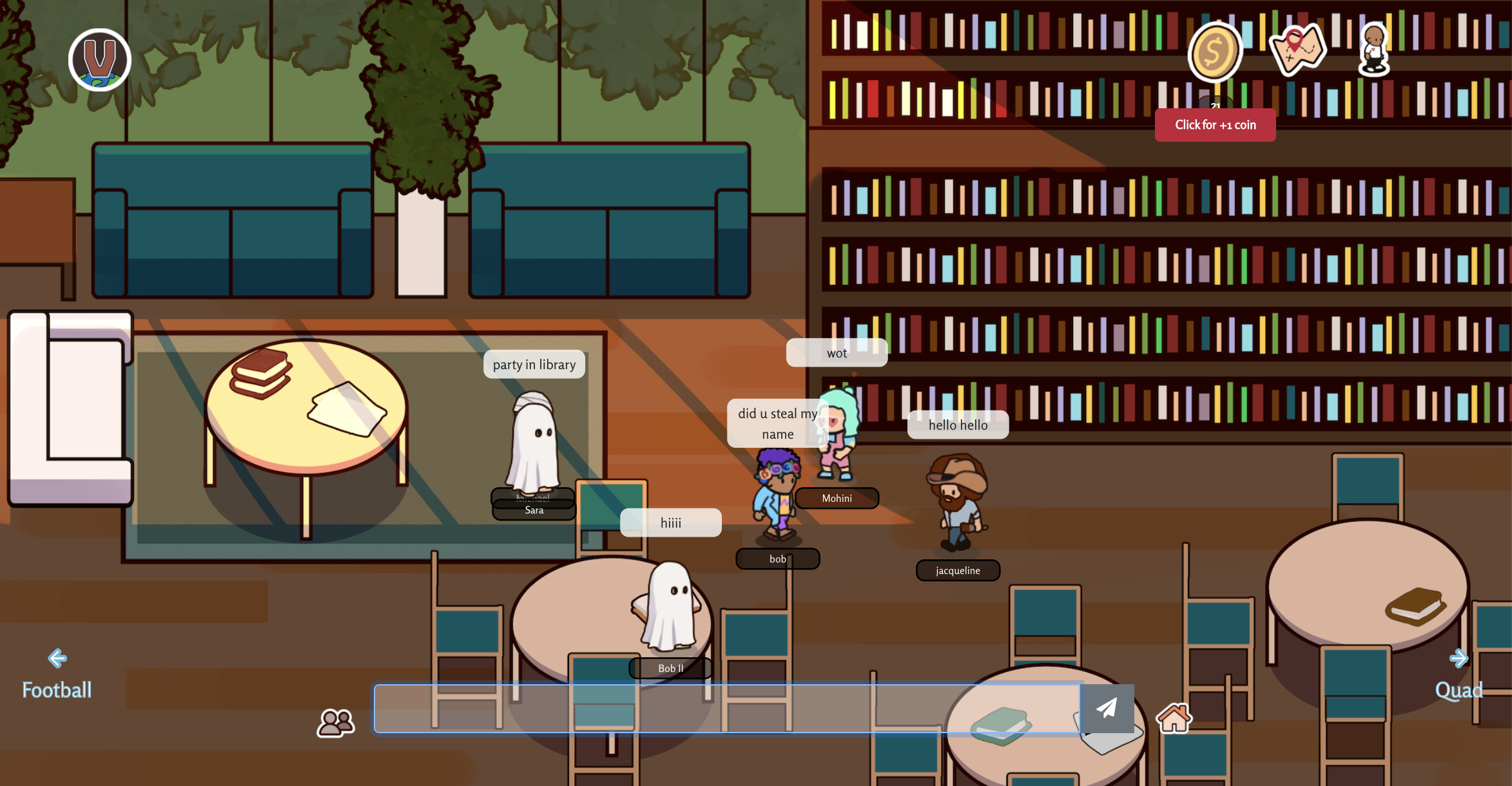
Task: Click the 'hello hello' chat bubble
Action: pyautogui.click(x=958, y=424)
